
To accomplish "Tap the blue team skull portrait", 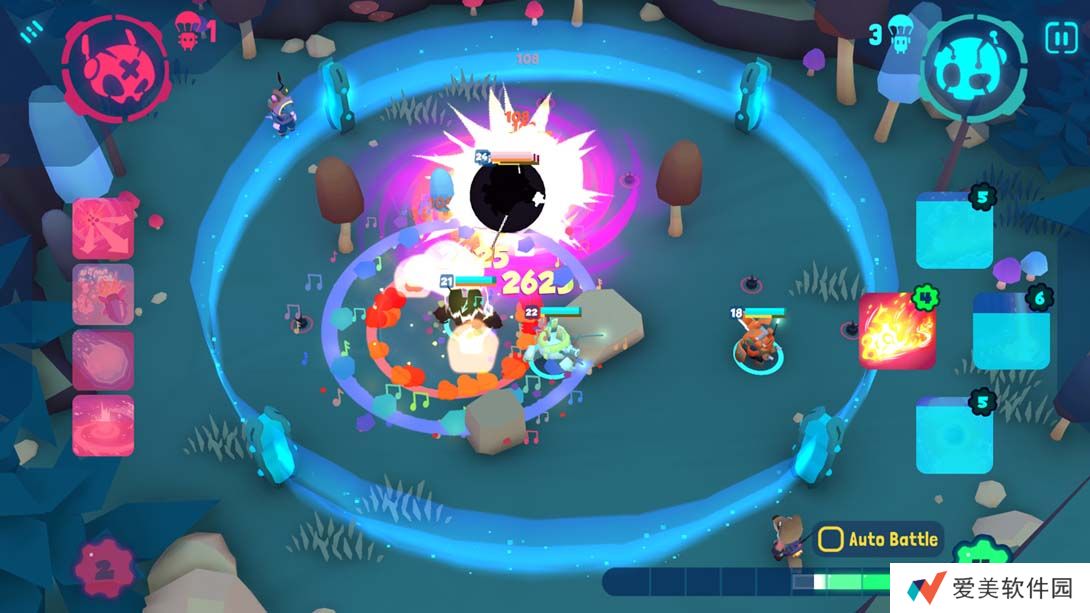I will tap(973, 69).
